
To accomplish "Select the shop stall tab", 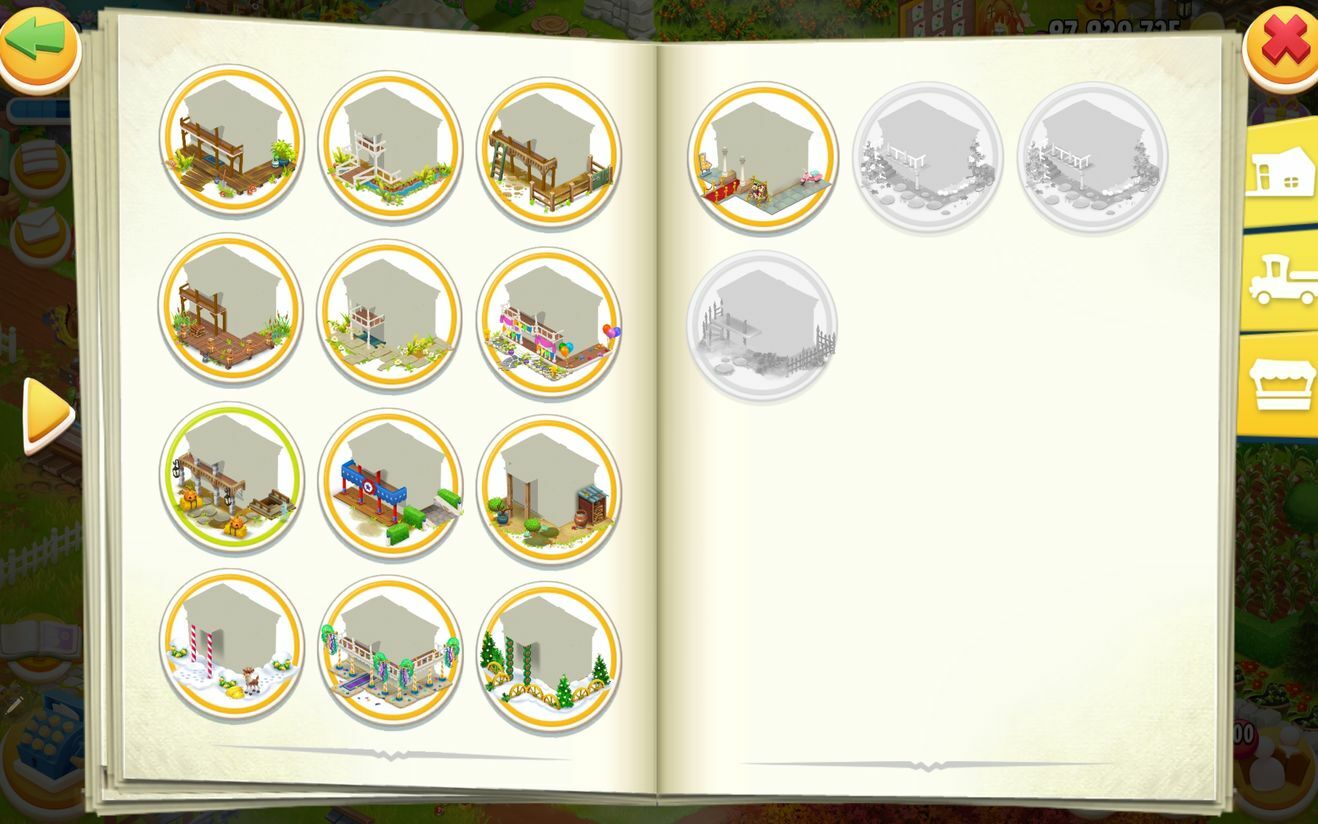I will 1280,385.
